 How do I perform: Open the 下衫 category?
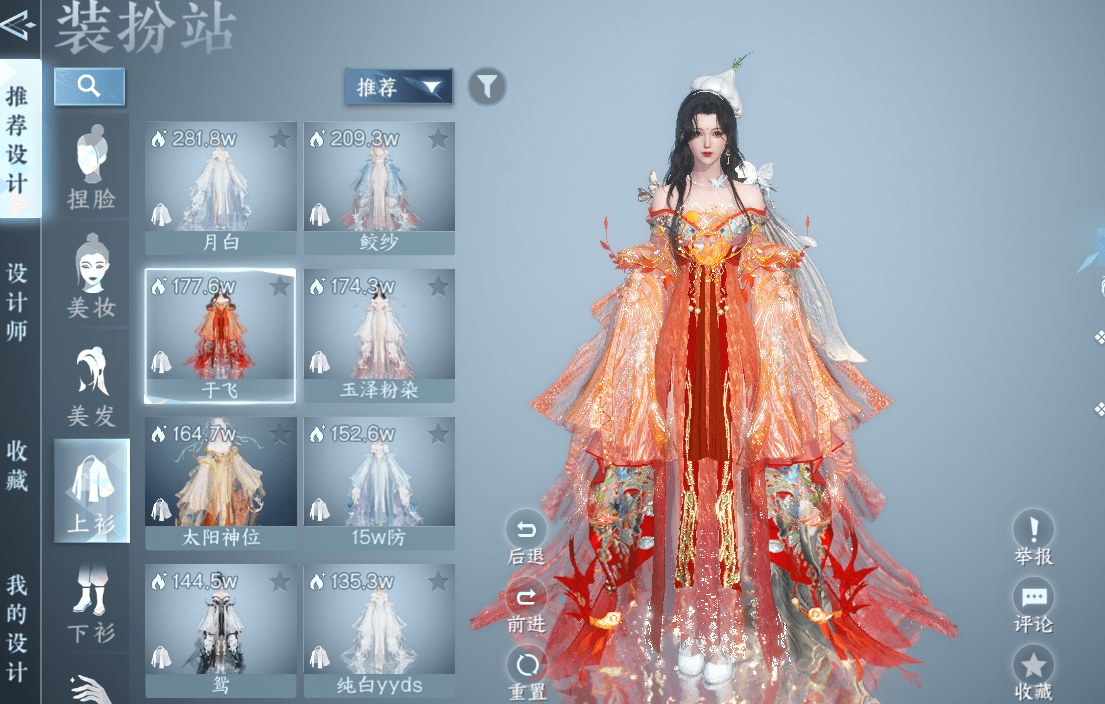[x=91, y=601]
